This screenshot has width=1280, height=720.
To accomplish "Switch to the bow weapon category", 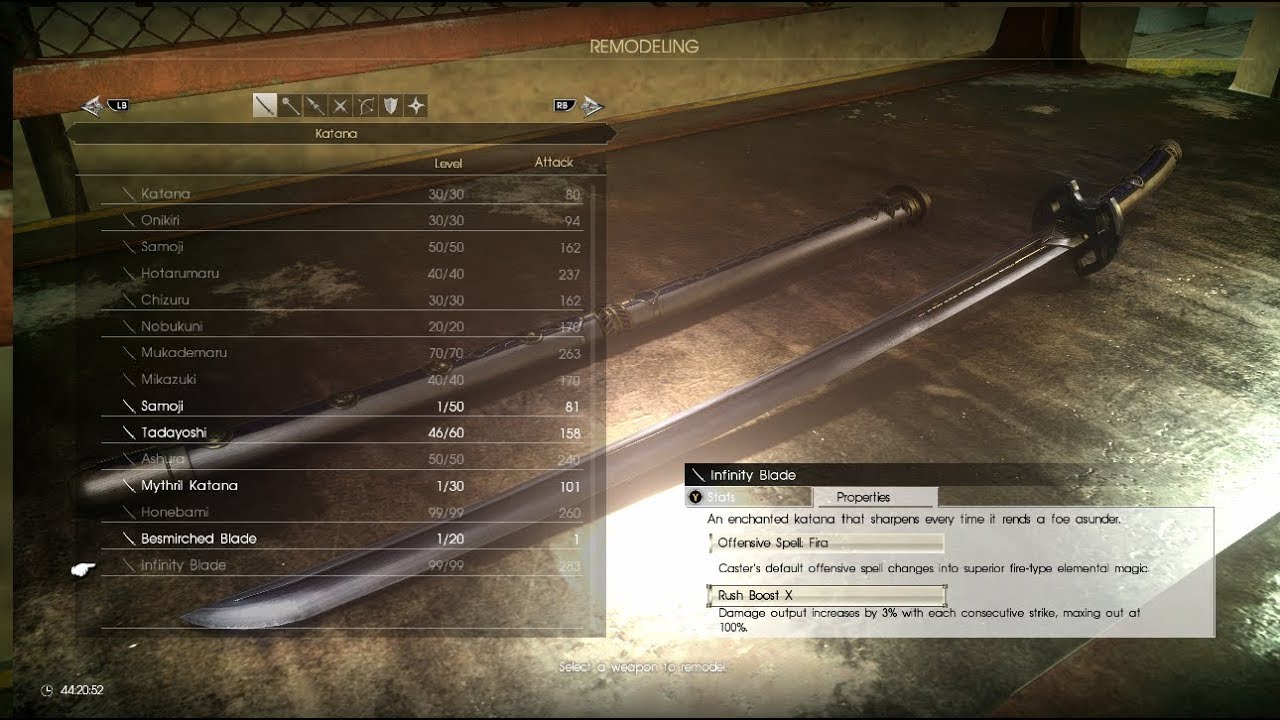I will click(x=366, y=105).
